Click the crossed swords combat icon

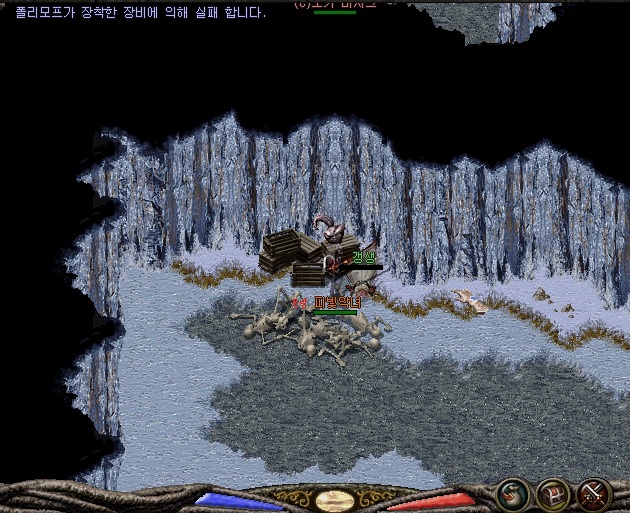click(x=594, y=494)
